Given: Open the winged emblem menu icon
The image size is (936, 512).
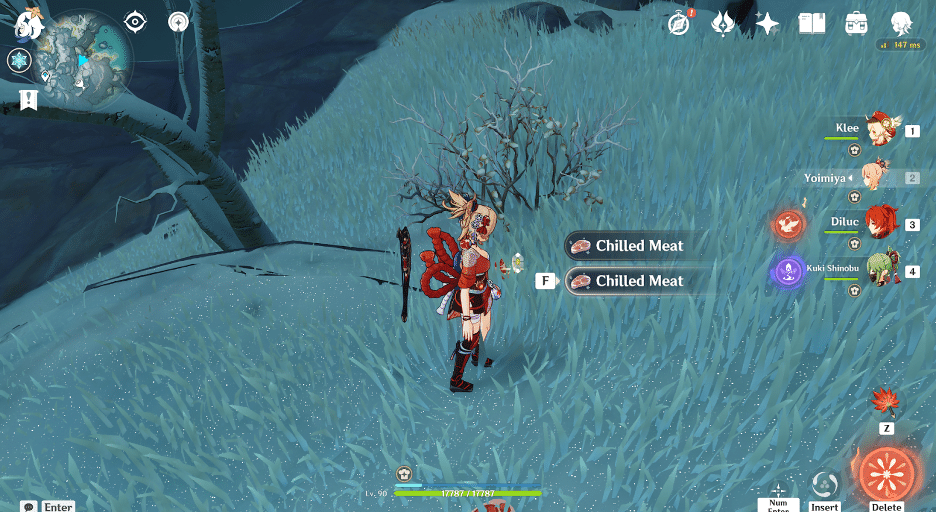Looking at the screenshot, I should coord(723,24).
